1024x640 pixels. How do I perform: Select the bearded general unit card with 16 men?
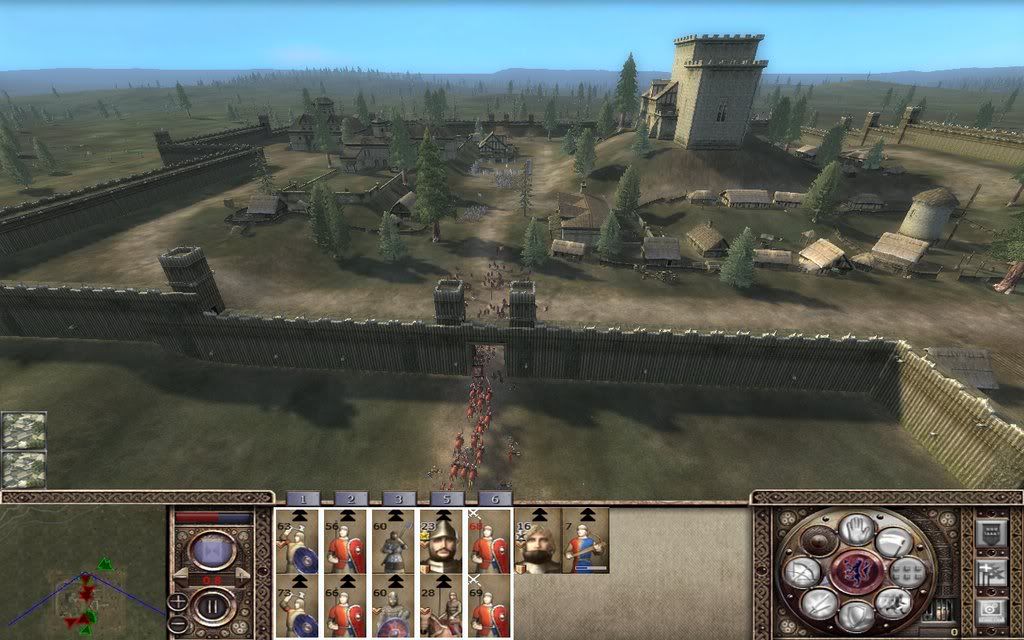(537, 540)
